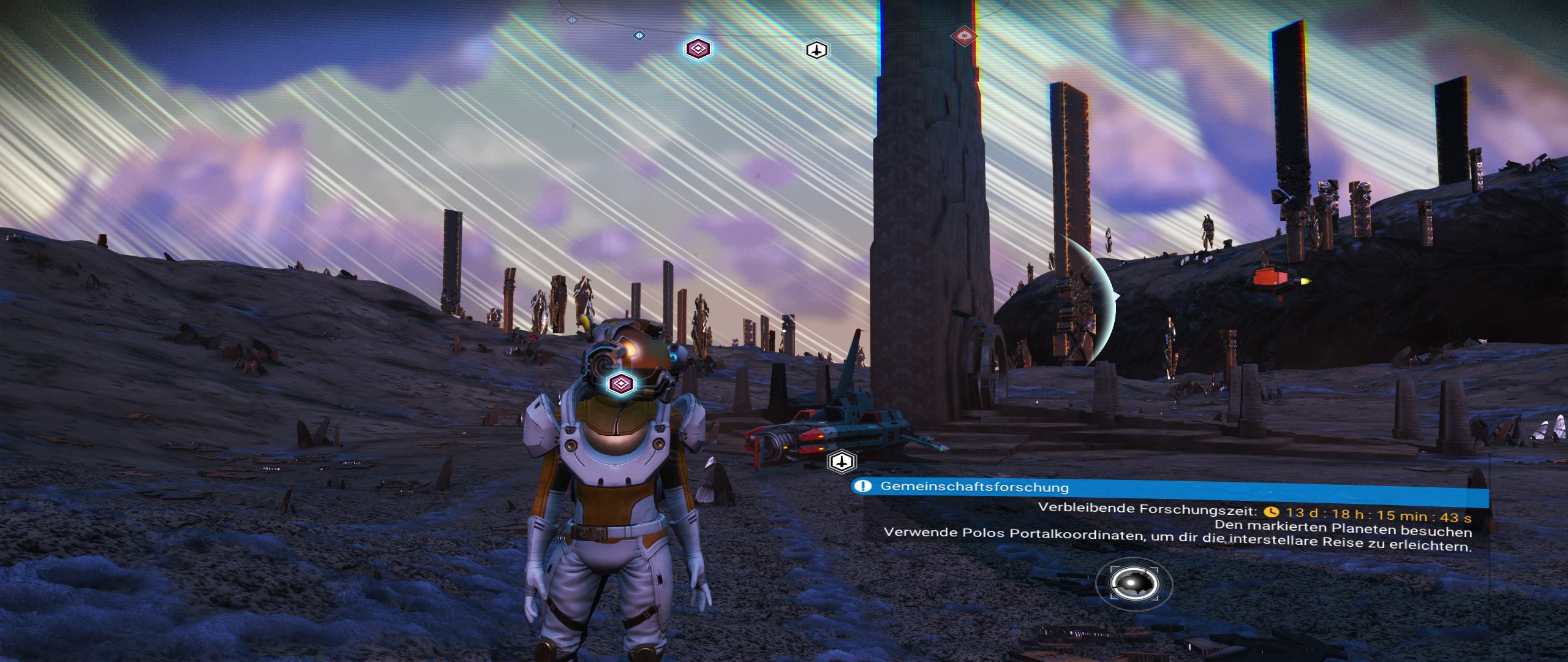
Task: Select the starship marker on the compass
Action: pyautogui.click(x=816, y=50)
